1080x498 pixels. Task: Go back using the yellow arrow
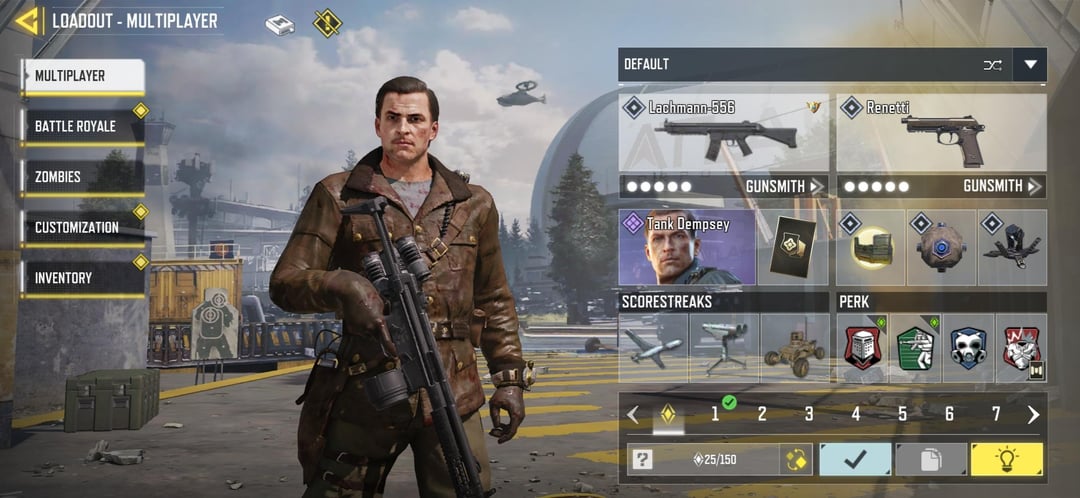click(27, 21)
